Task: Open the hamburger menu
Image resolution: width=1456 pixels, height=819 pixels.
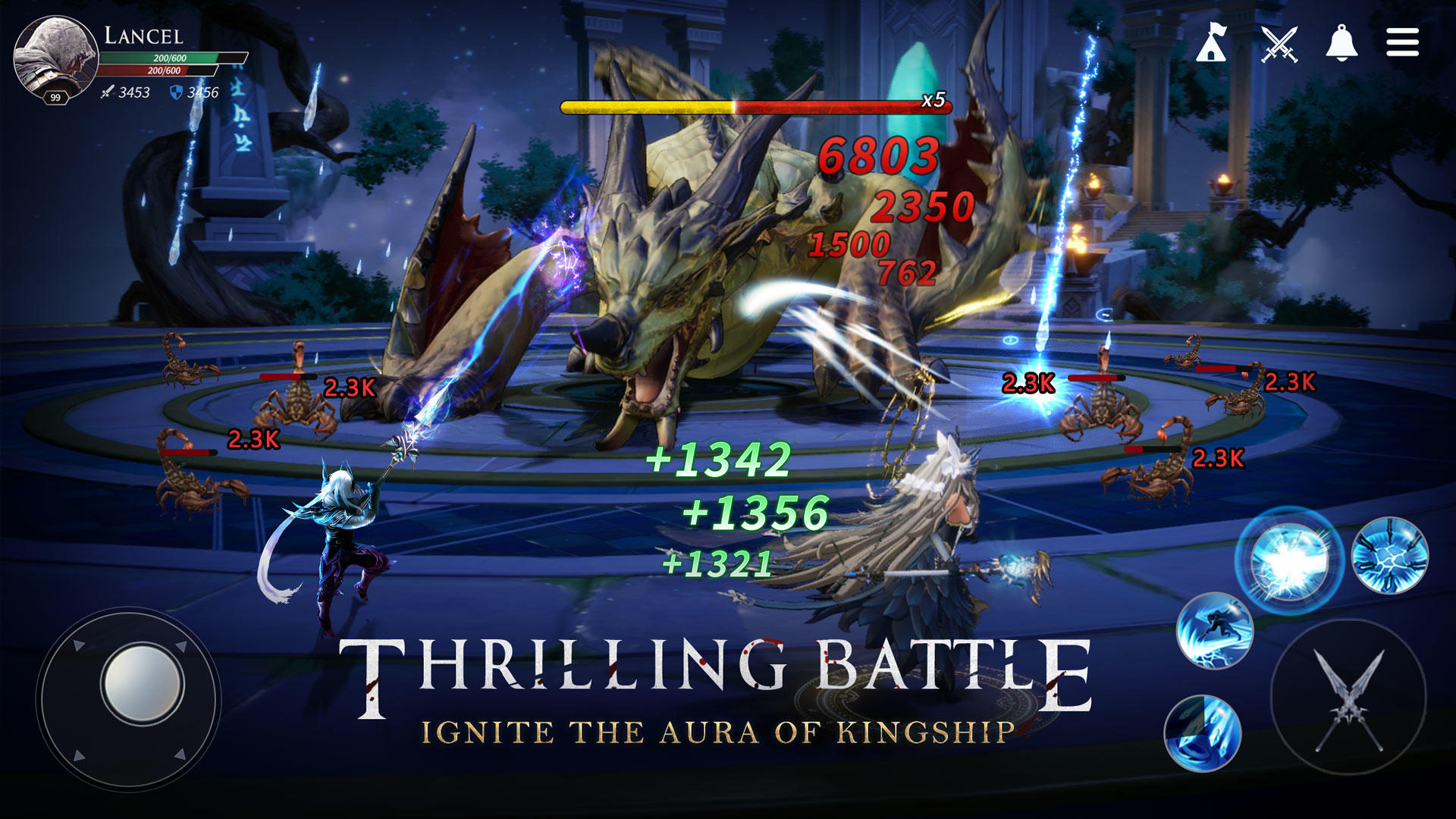Action: pos(1402,43)
